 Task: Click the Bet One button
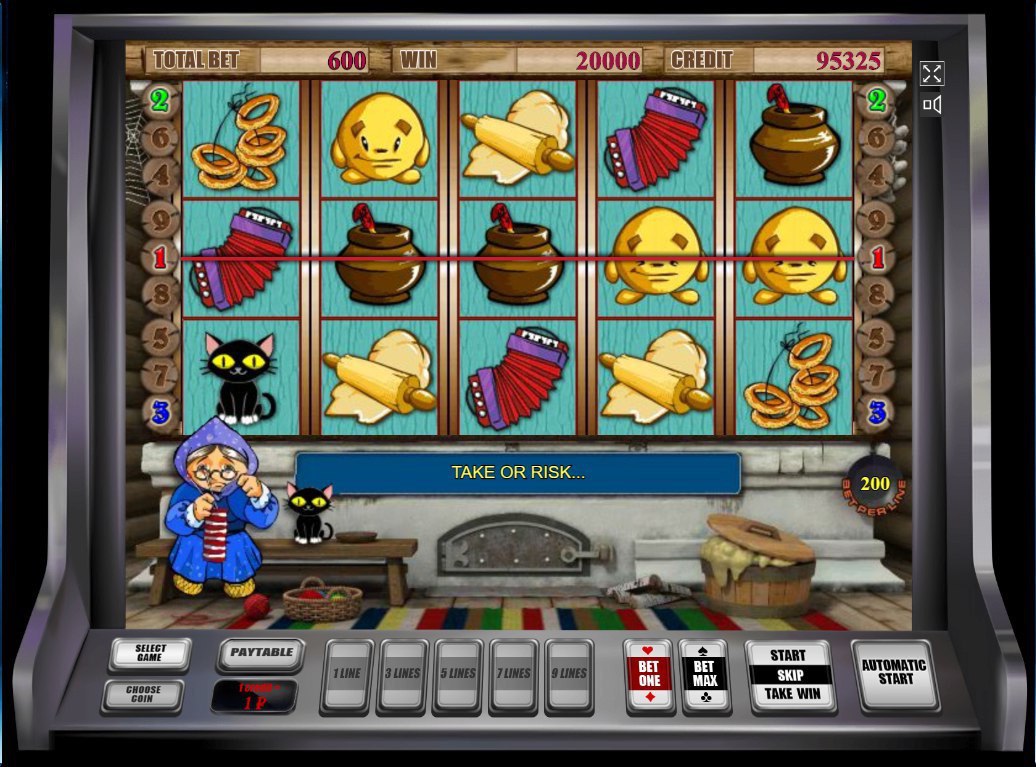(649, 675)
